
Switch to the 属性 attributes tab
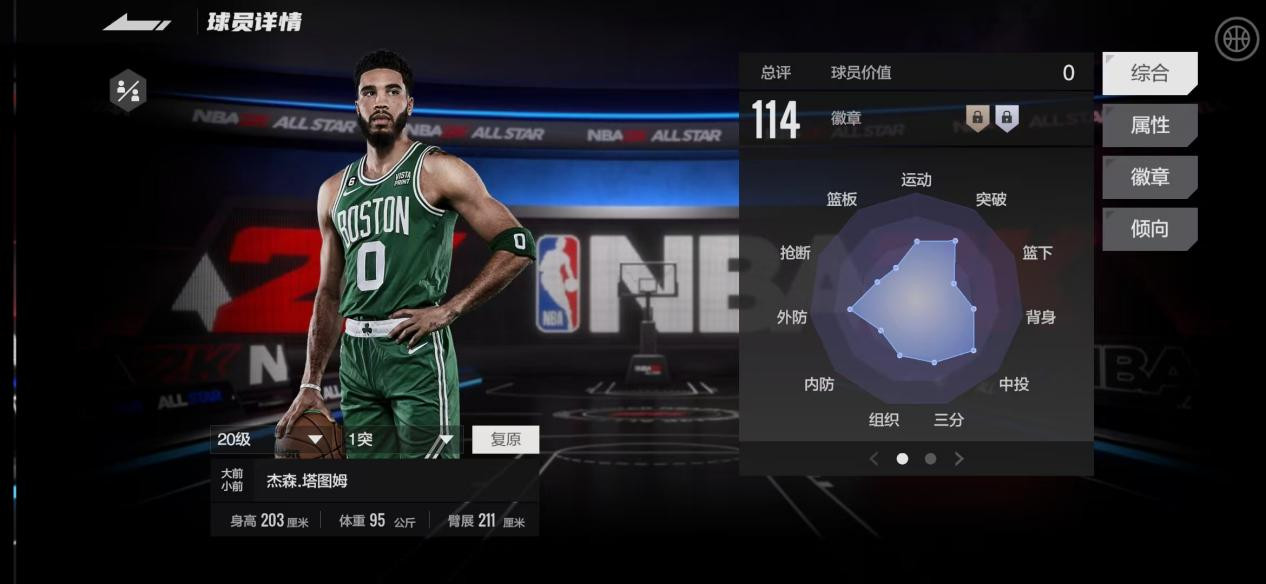(1149, 125)
